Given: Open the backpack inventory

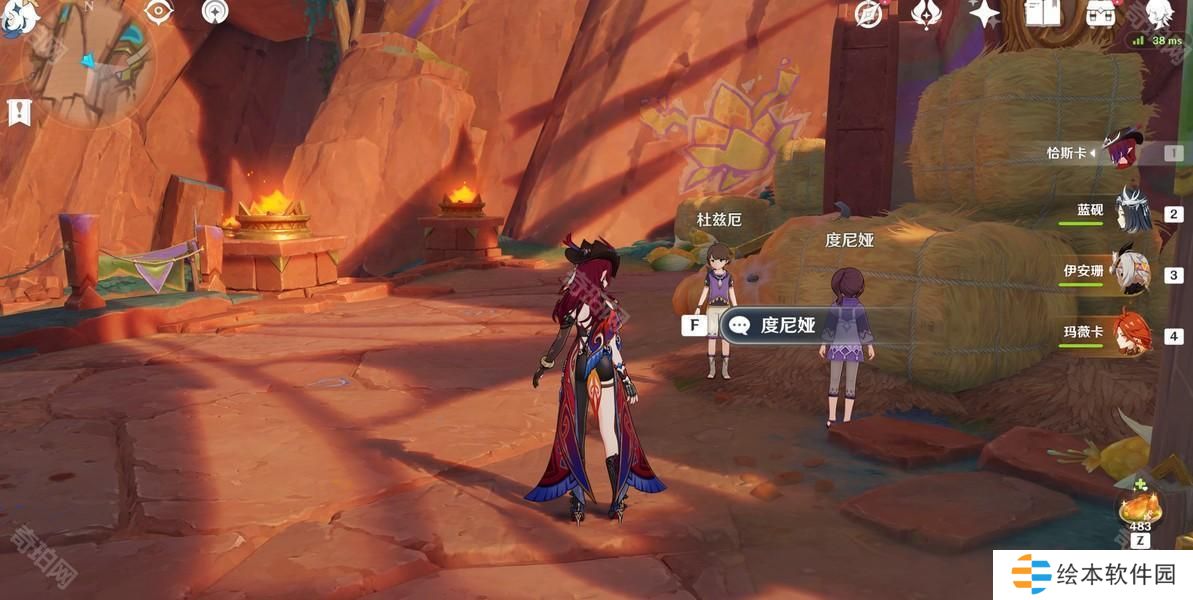Looking at the screenshot, I should pos(1101,13).
